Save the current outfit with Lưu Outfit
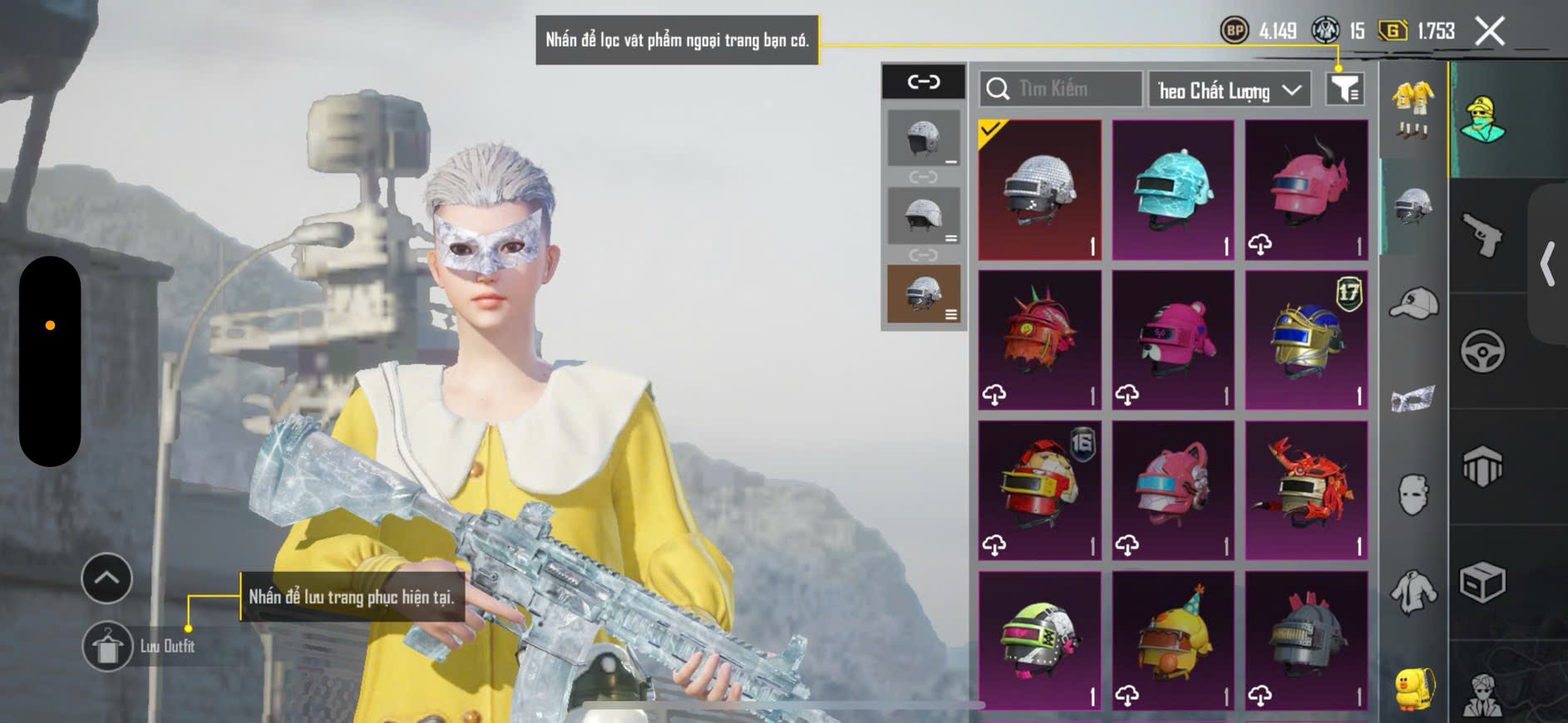The image size is (1568, 723). coord(107,646)
